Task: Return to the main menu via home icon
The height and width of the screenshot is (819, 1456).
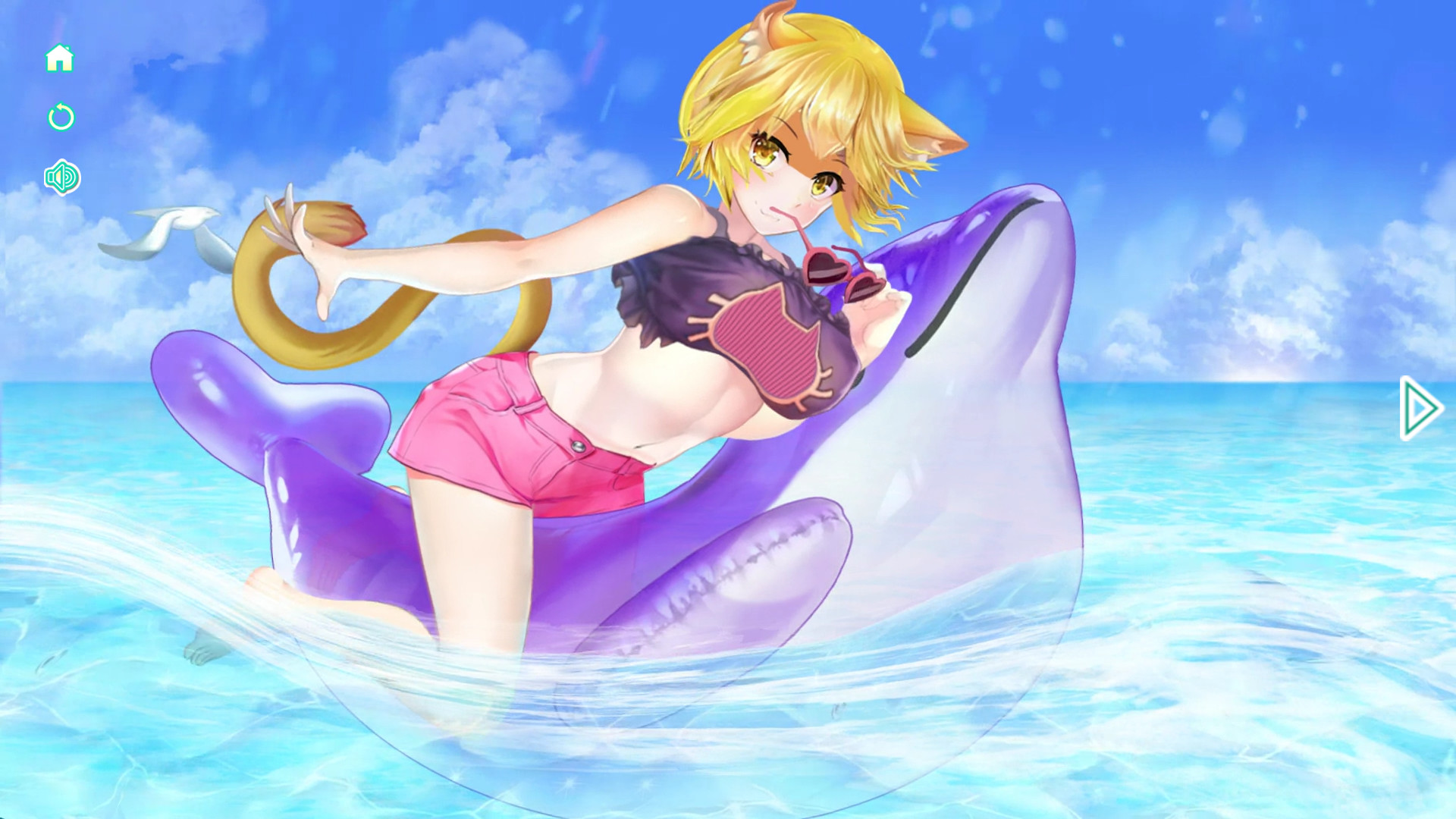Action: click(61, 58)
